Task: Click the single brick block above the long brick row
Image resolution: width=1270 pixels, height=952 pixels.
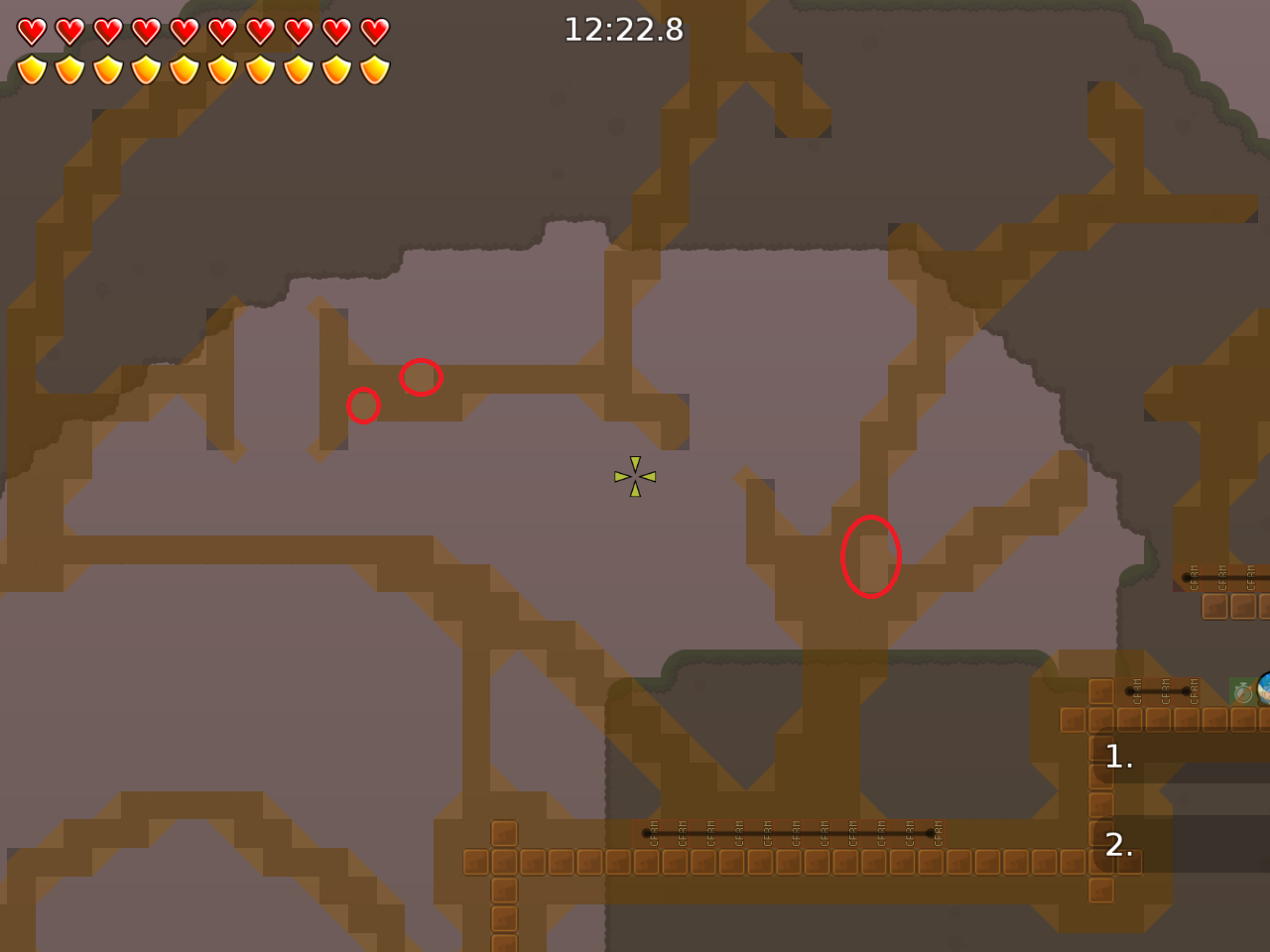Action: coord(505,833)
